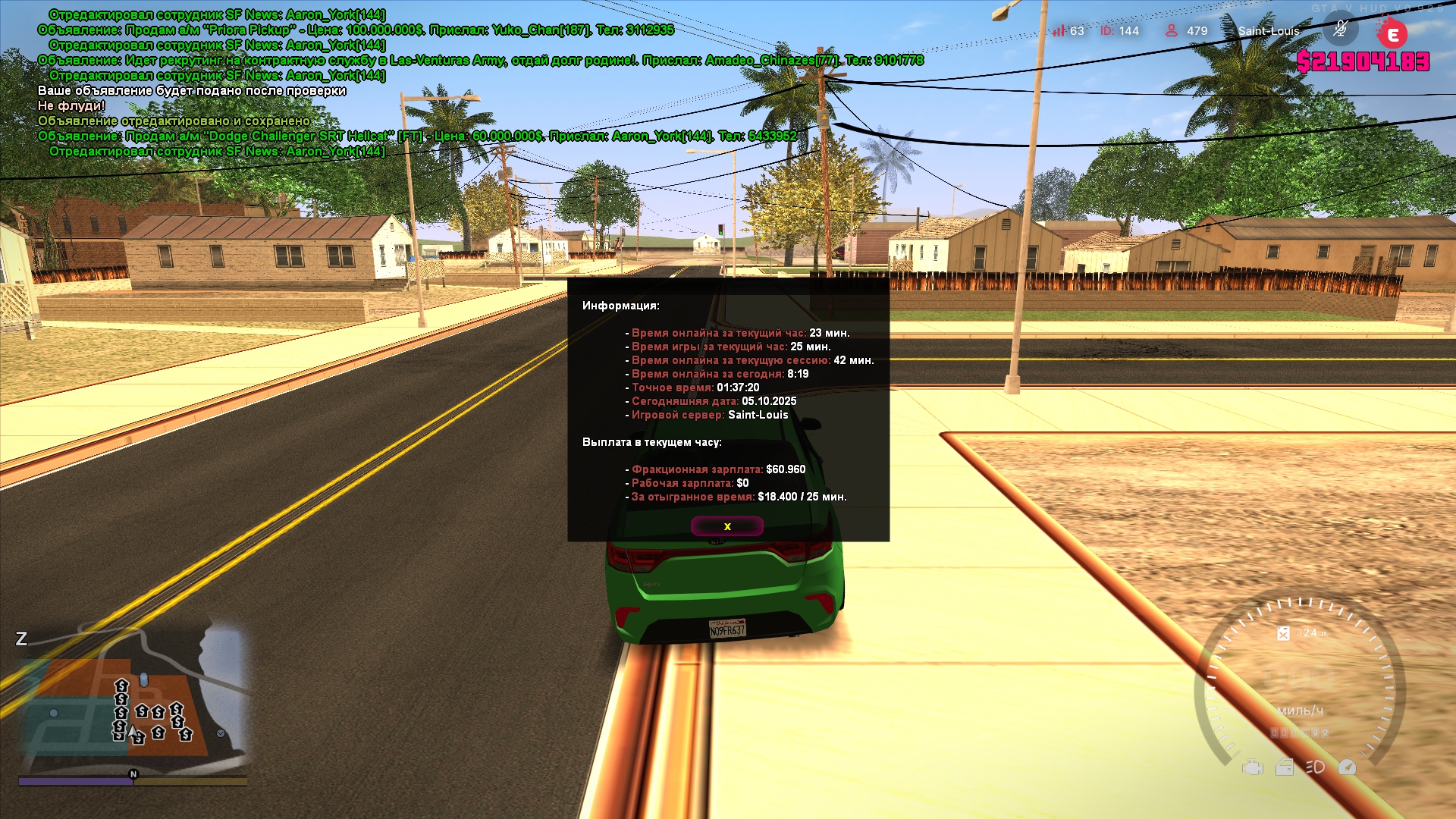The height and width of the screenshot is (819, 1456).
Task: Toggle the muted microphone icon
Action: click(x=1340, y=30)
